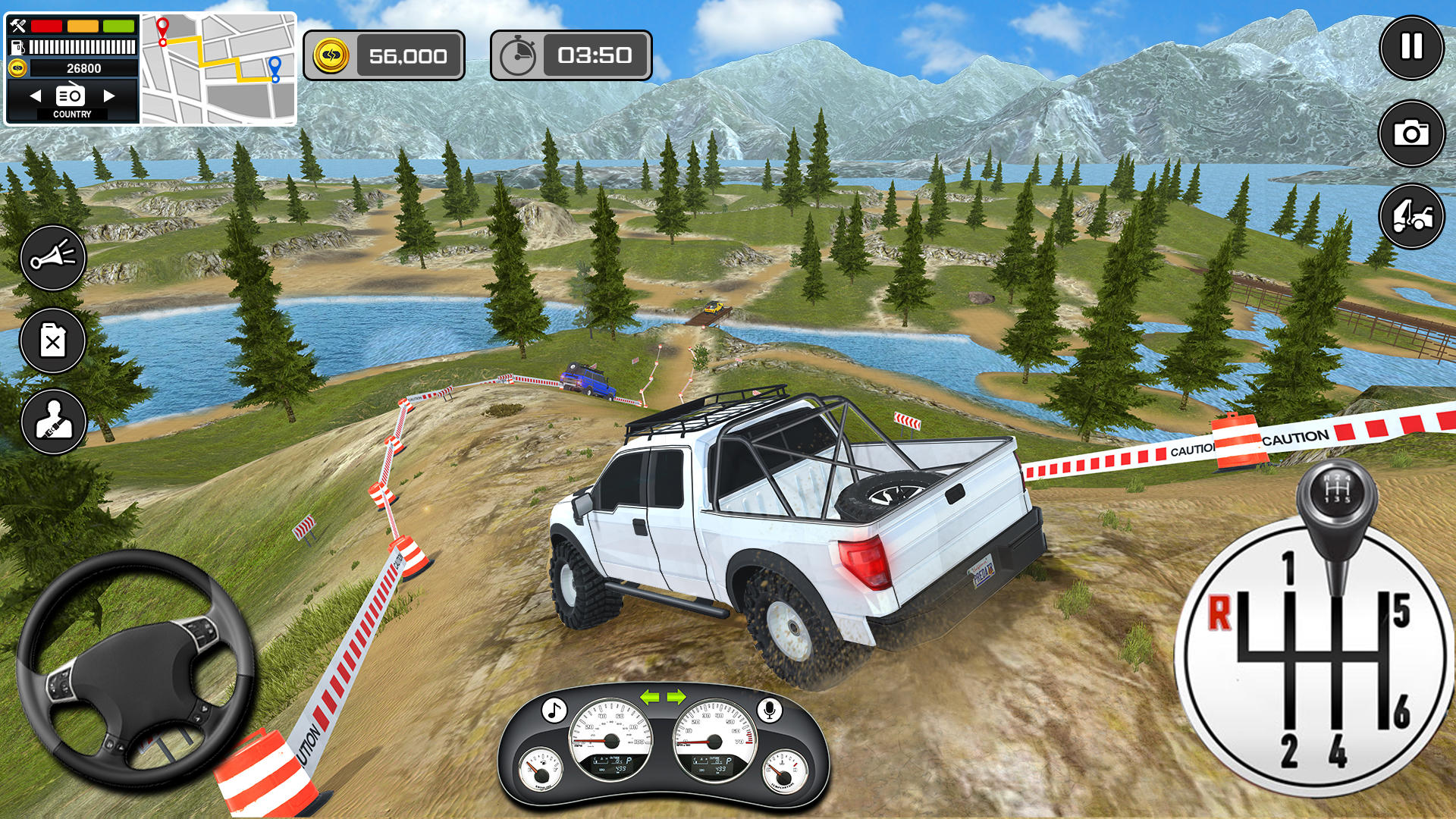The image size is (1456, 819).
Task: Shift into reverse gear R
Action: [1219, 613]
